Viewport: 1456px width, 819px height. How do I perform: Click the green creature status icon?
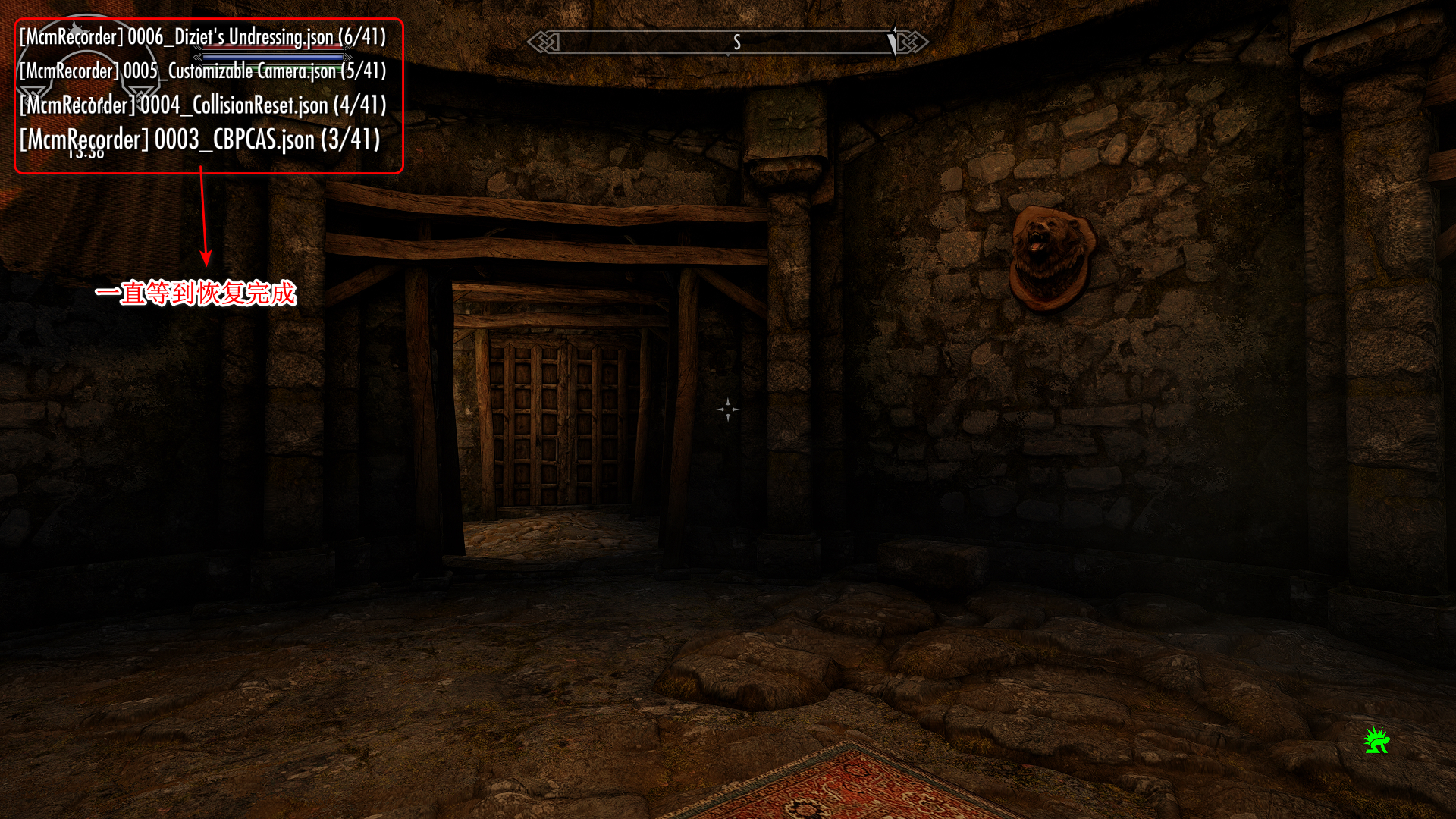(x=1376, y=740)
